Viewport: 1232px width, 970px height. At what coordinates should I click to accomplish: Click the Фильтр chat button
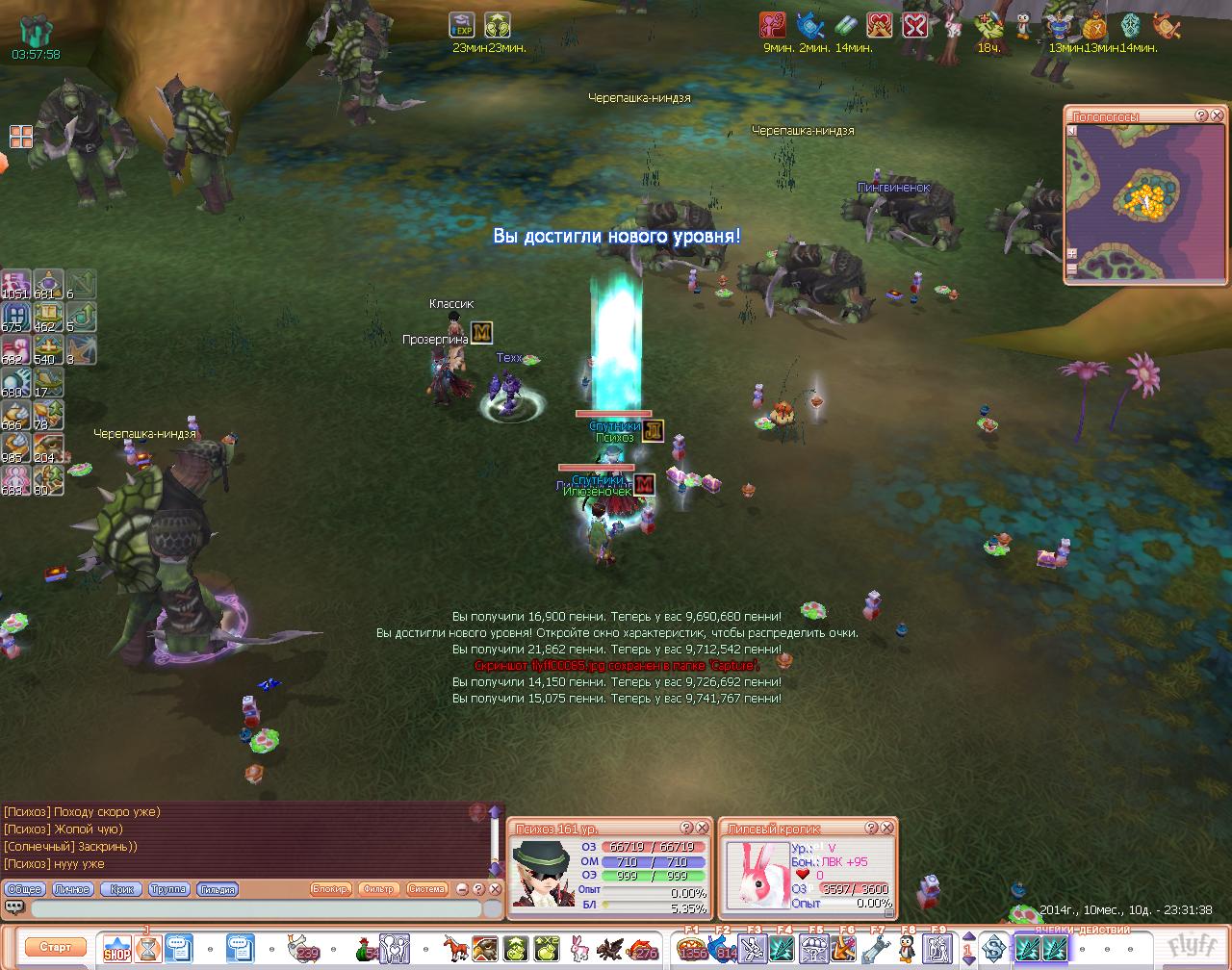click(378, 889)
